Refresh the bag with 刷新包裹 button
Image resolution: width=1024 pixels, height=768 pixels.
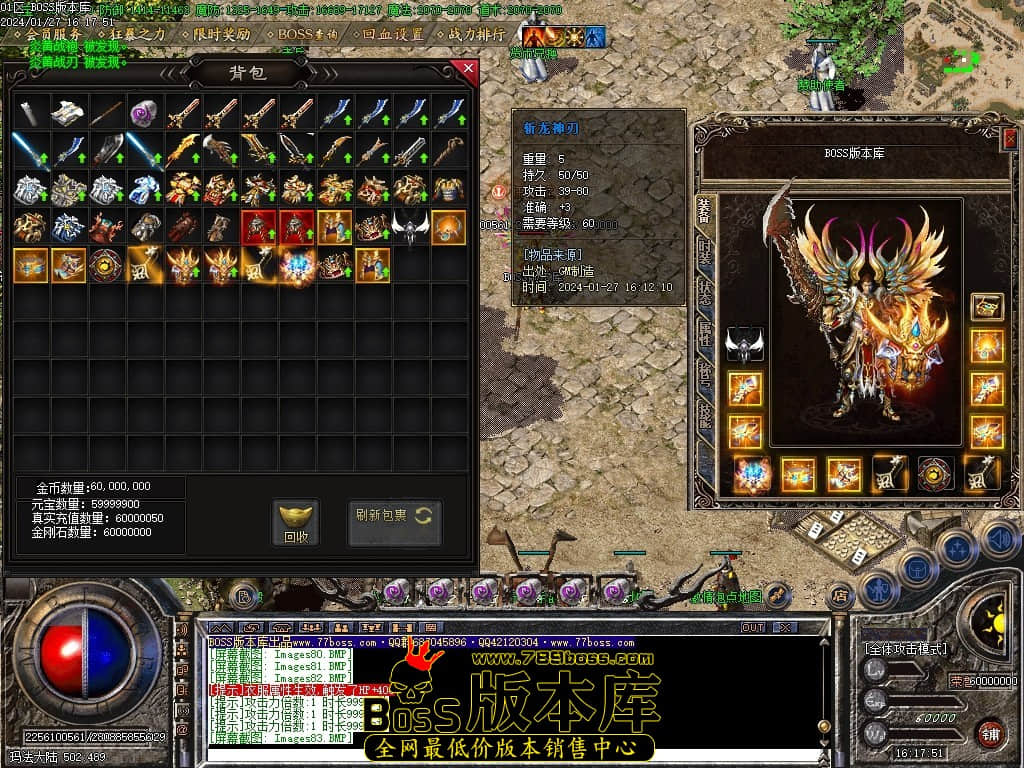tap(394, 523)
